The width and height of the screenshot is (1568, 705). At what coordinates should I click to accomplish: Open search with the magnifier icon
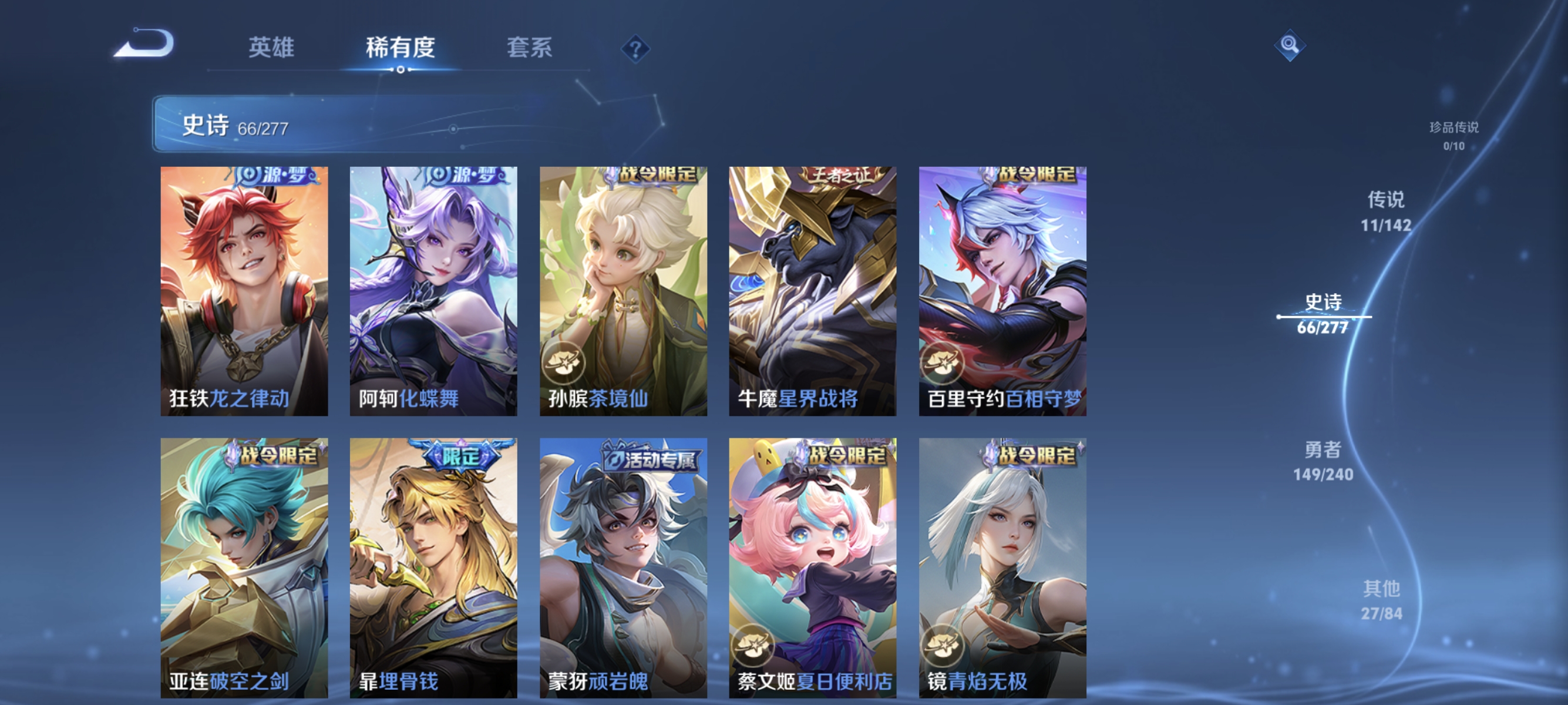(1291, 45)
